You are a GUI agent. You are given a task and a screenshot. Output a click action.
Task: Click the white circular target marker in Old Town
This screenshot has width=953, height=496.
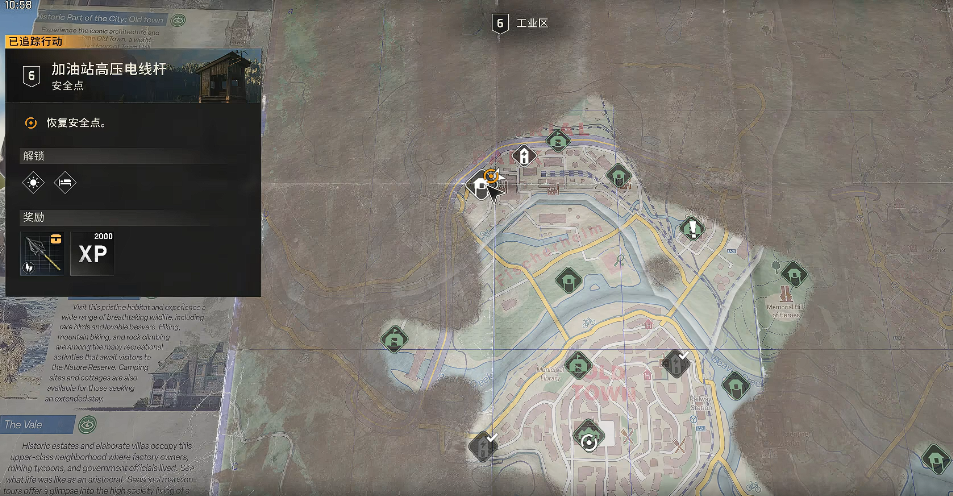(x=589, y=439)
